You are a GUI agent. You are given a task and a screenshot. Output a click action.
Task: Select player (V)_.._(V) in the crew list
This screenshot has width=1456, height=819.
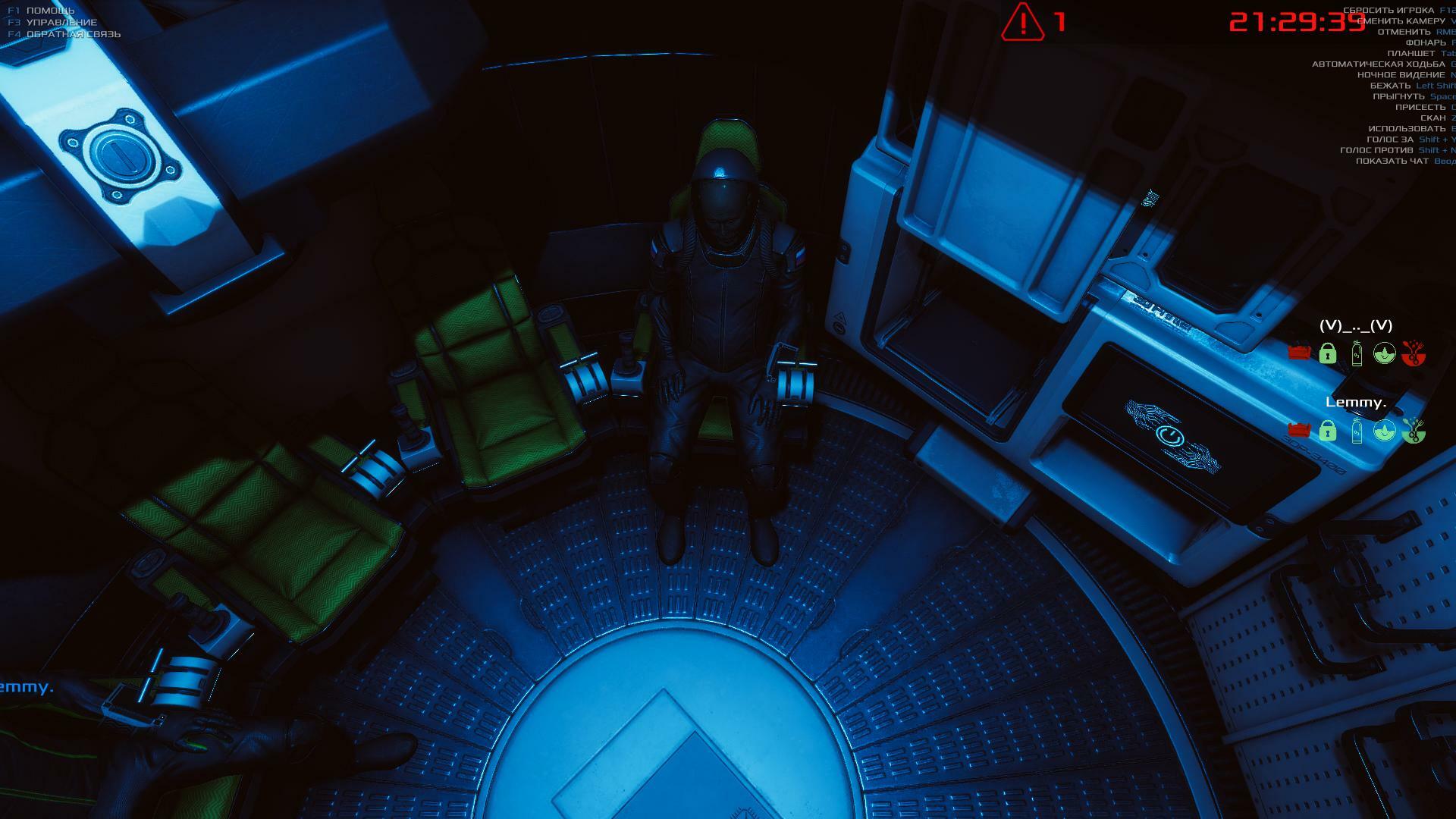point(1356,325)
